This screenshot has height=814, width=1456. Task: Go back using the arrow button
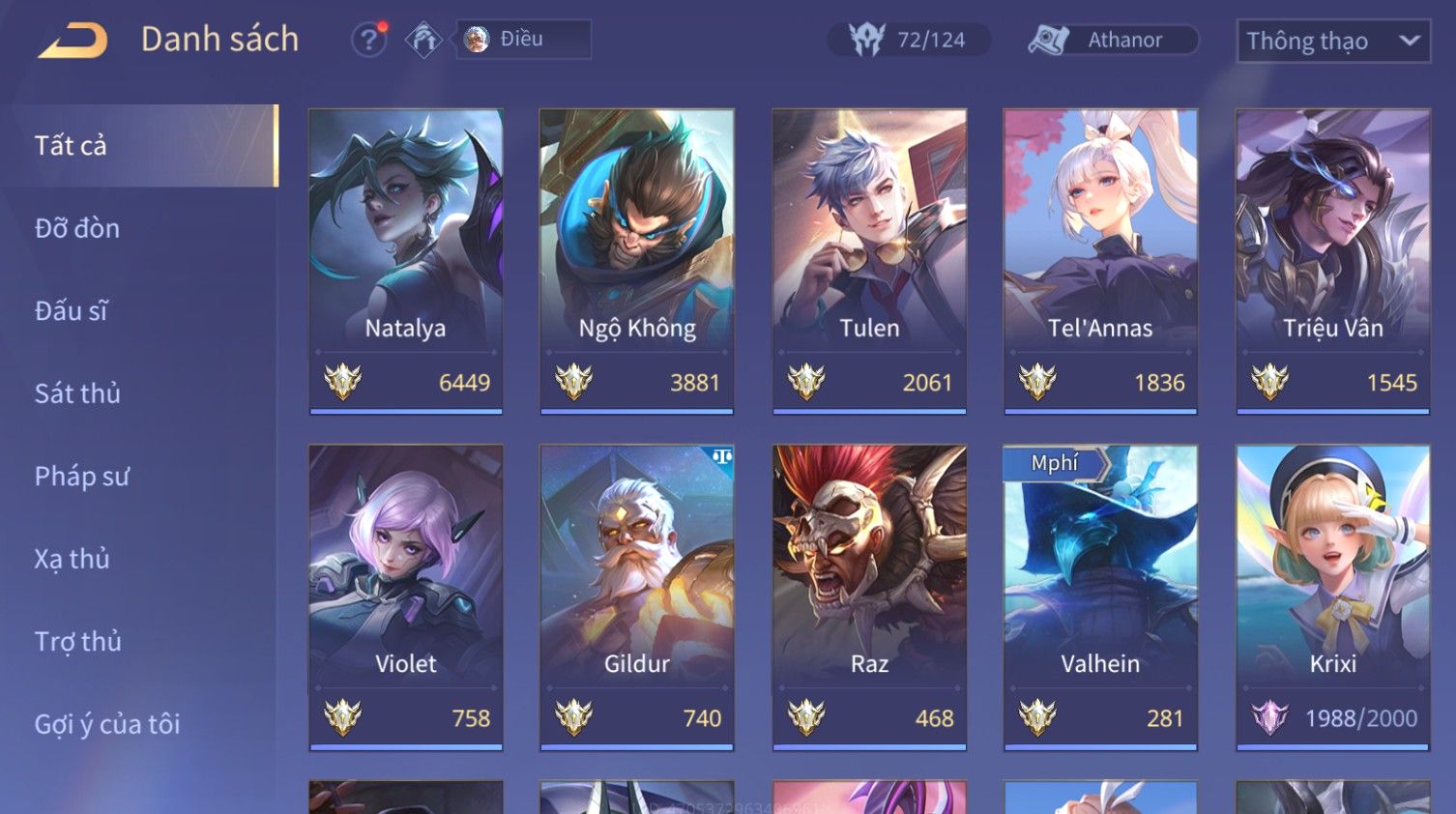[x=73, y=41]
